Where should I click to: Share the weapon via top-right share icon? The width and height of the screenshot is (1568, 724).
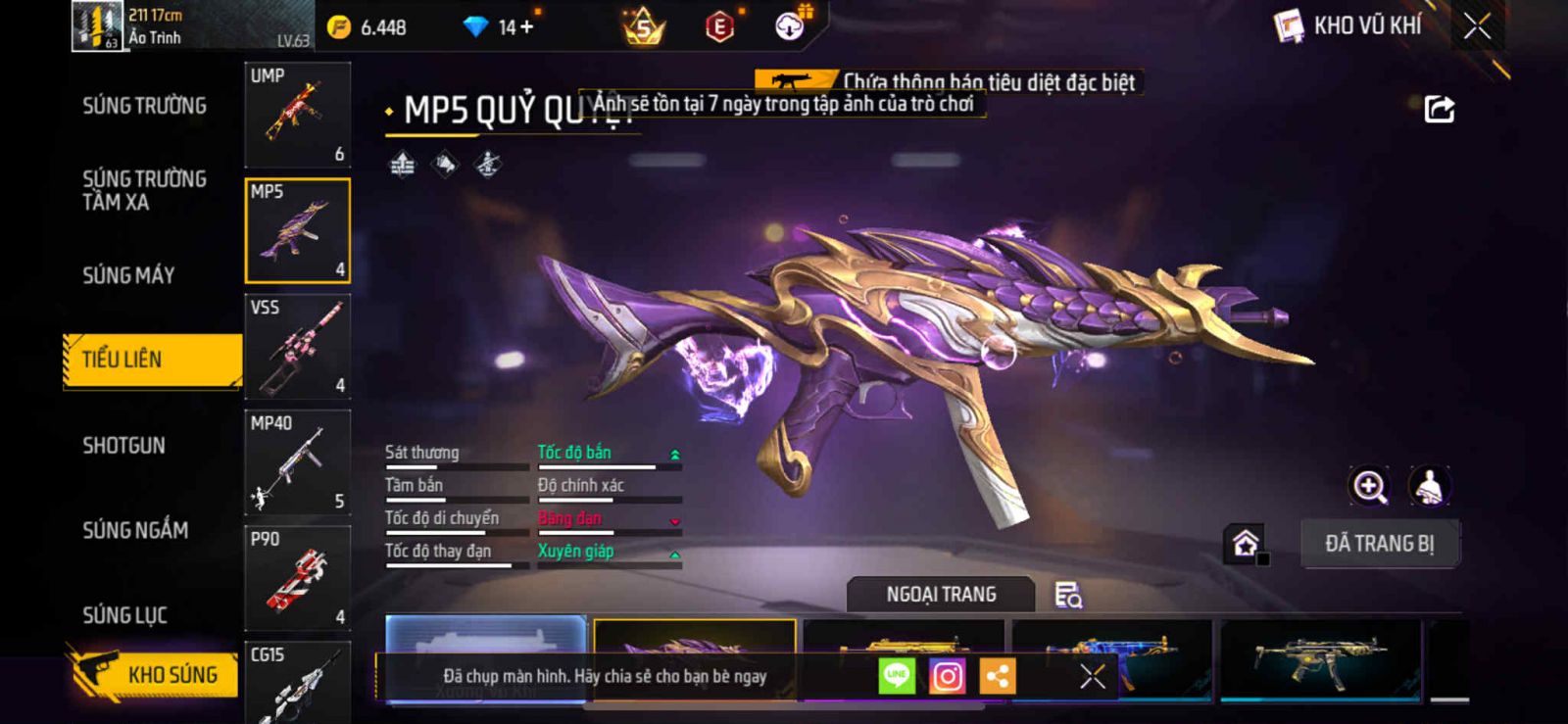click(1439, 109)
